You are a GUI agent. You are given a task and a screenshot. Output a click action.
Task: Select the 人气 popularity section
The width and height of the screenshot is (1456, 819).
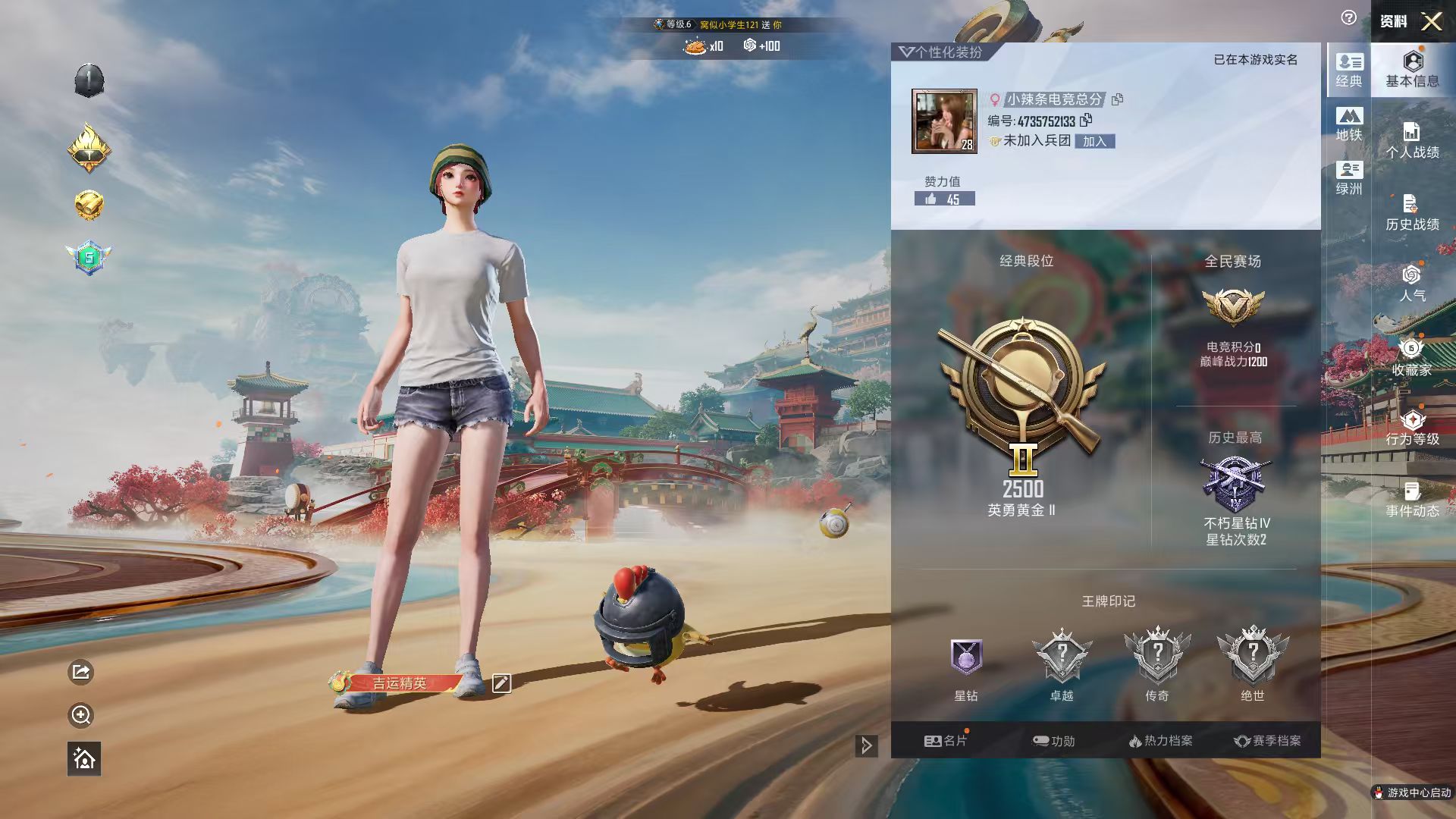coord(1412,284)
